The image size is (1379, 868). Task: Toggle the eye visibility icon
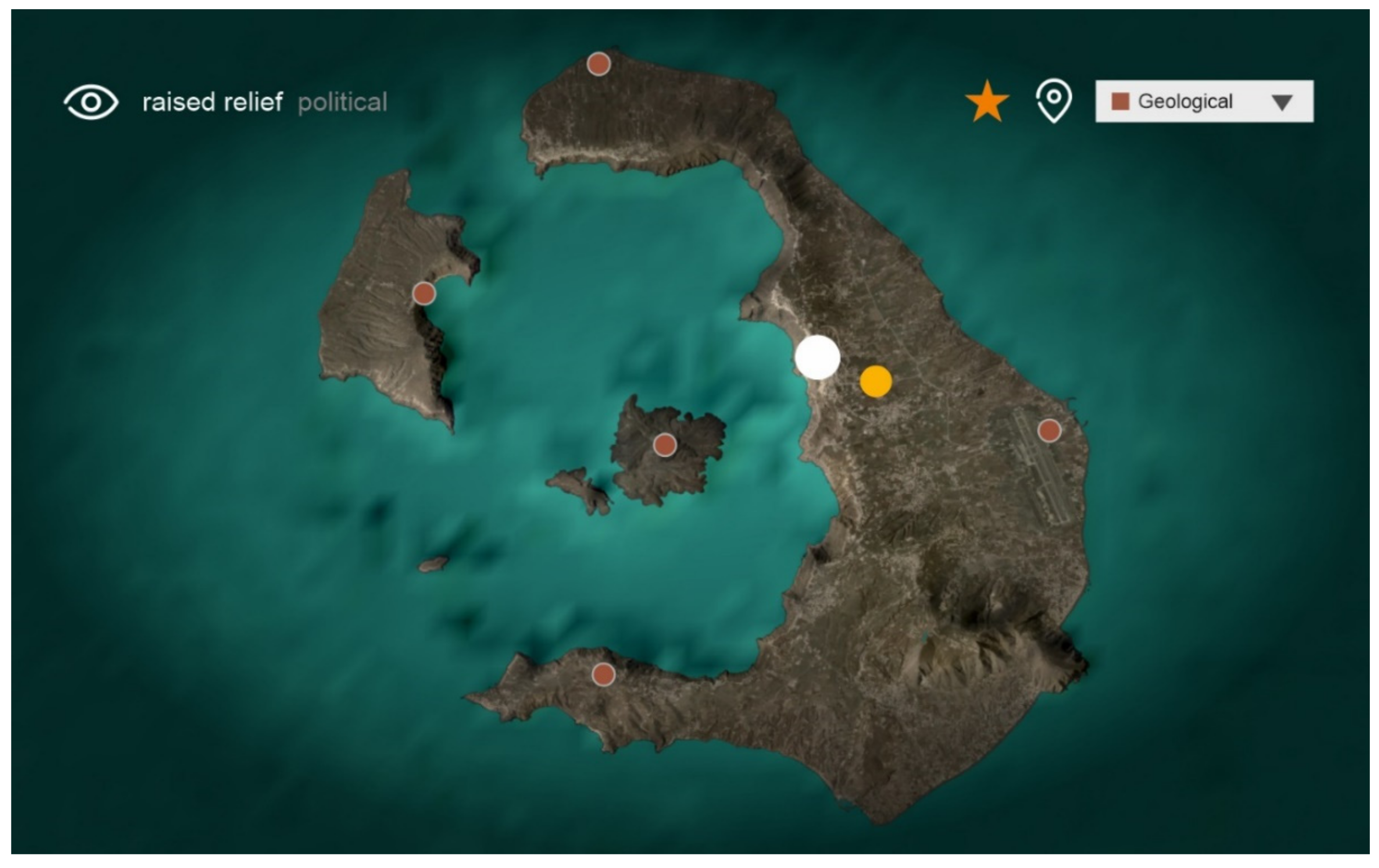click(91, 103)
